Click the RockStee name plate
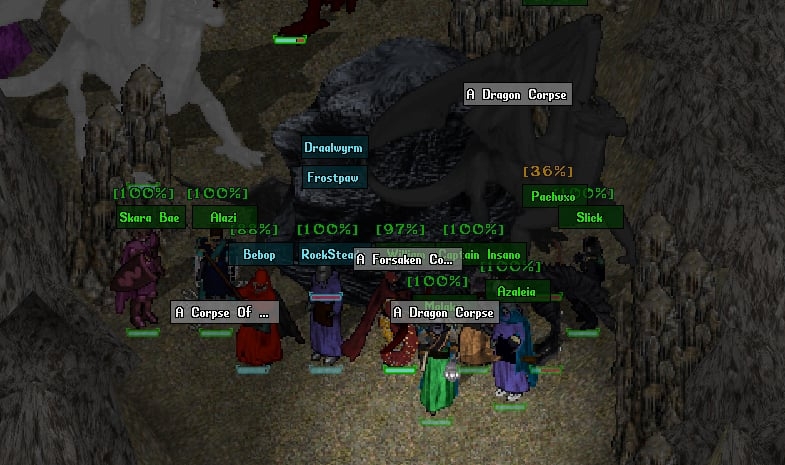The image size is (785, 465). click(326, 255)
